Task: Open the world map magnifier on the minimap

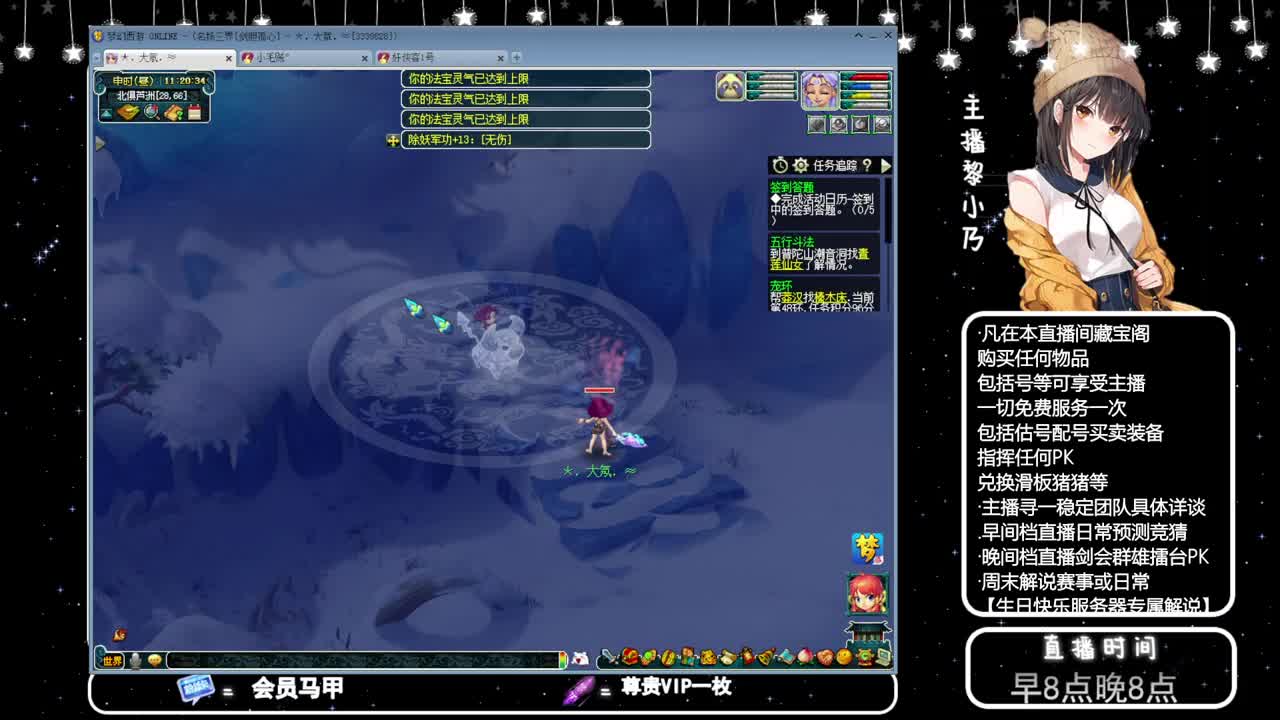Action: point(150,112)
